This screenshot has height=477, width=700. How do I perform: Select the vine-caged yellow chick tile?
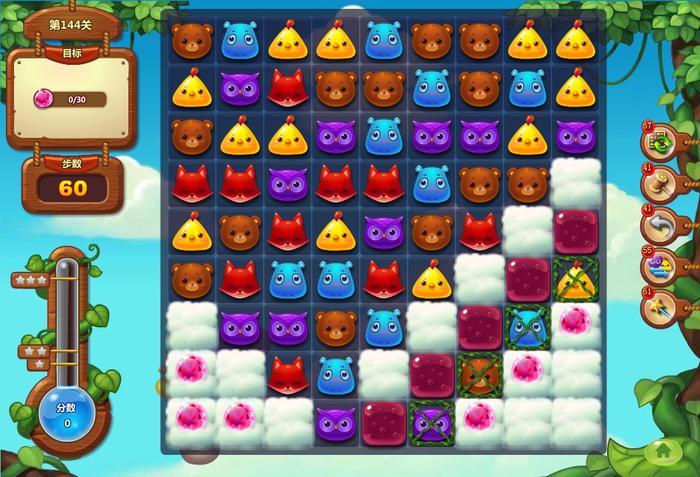(576, 279)
